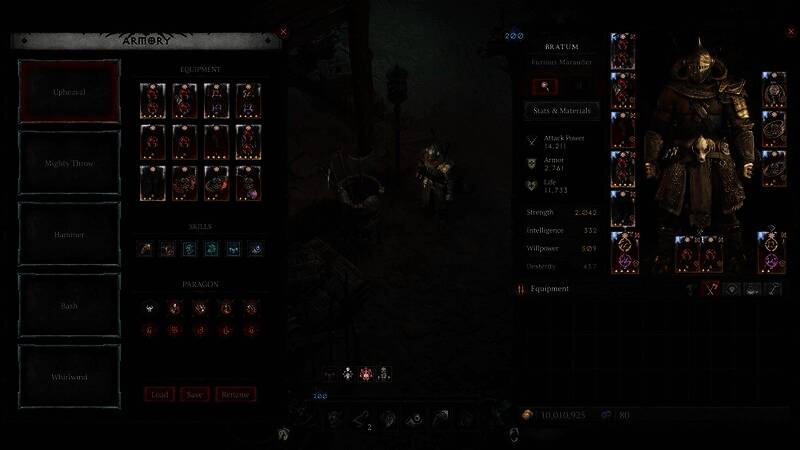Save the current build to armory
The height and width of the screenshot is (450, 800).
click(195, 394)
